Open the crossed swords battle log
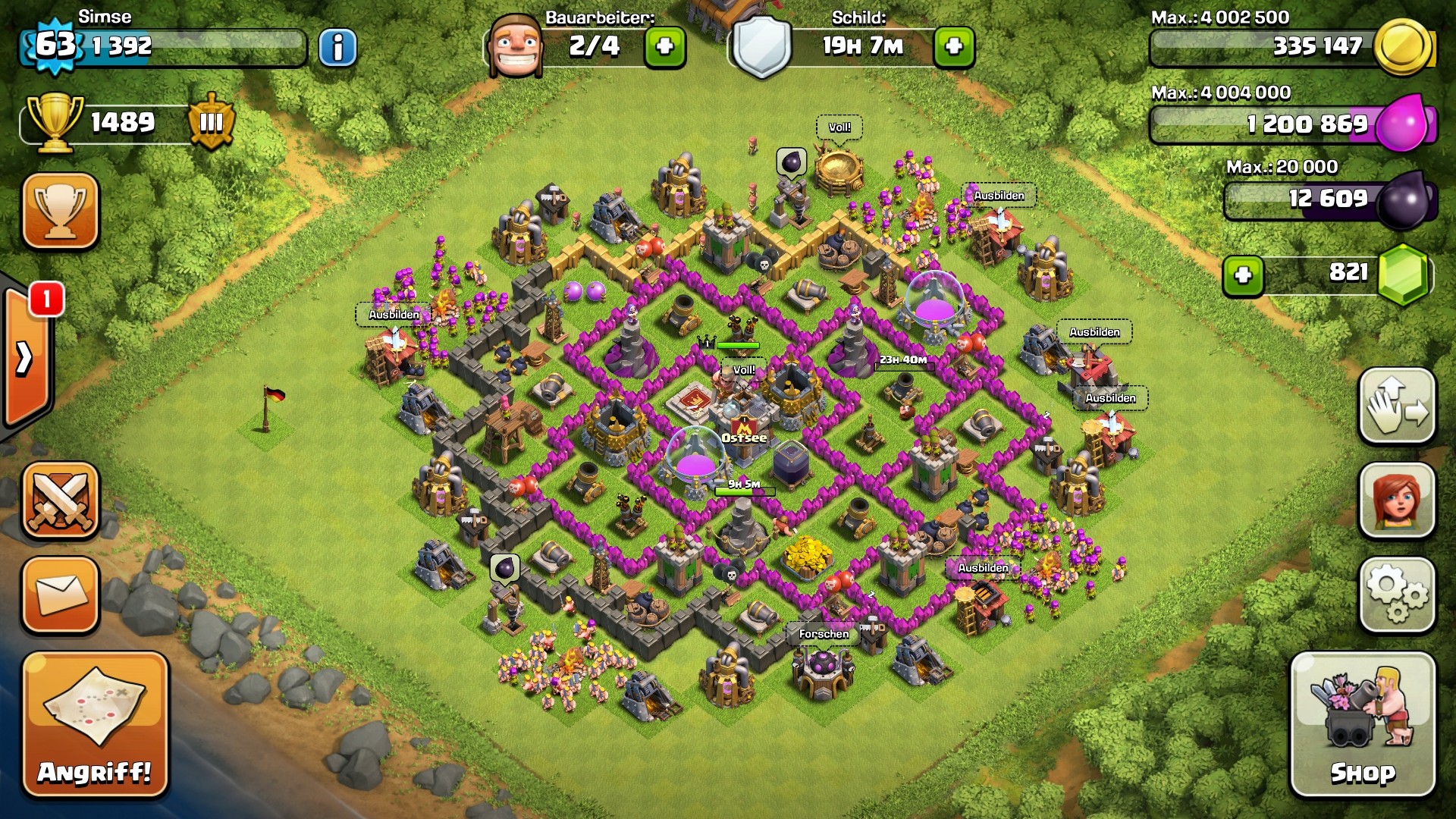This screenshot has height=819, width=1456. point(61,500)
